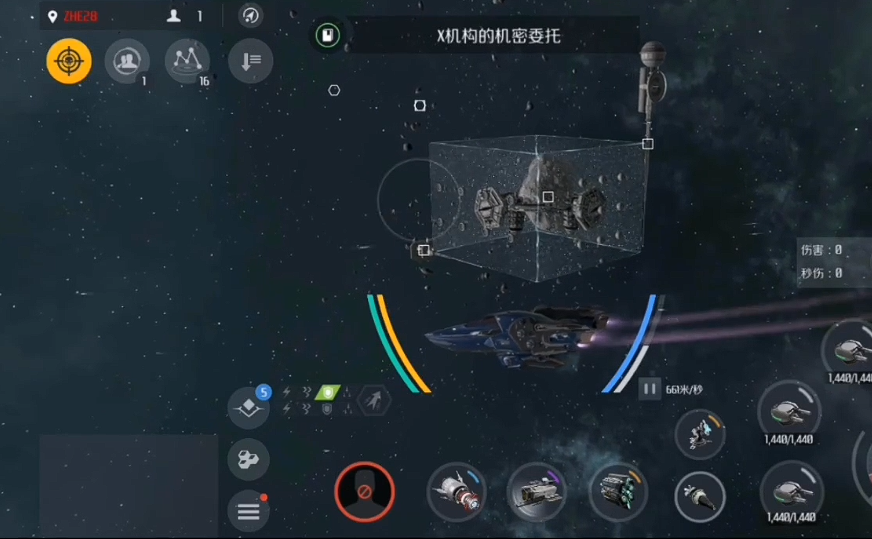
Task: Toggle the greyed-out running figure icon
Action: click(374, 401)
